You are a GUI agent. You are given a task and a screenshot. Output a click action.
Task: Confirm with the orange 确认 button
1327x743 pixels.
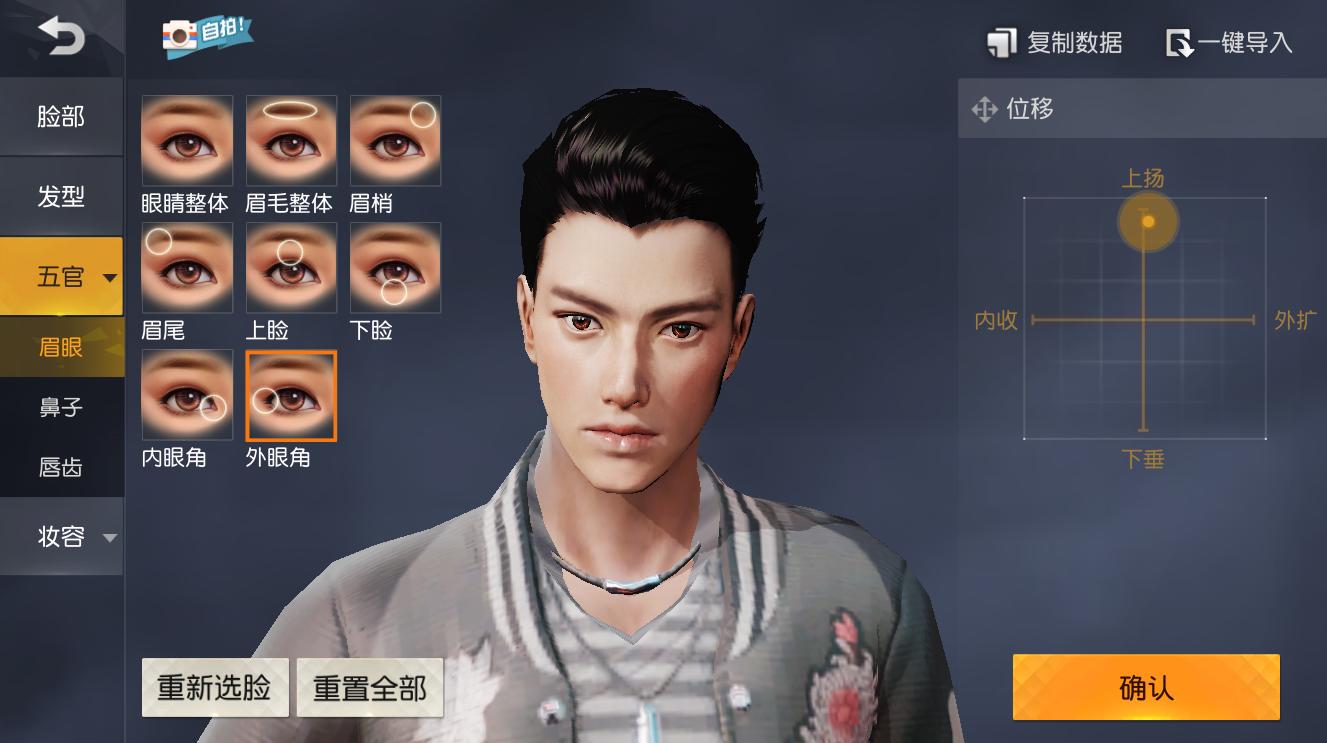click(x=1146, y=687)
